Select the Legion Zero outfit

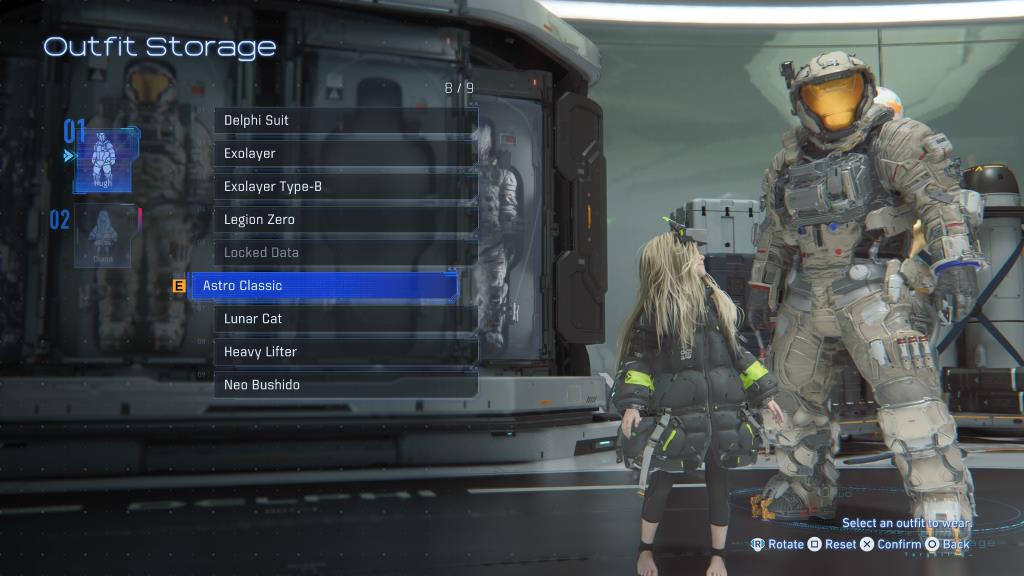(345, 219)
